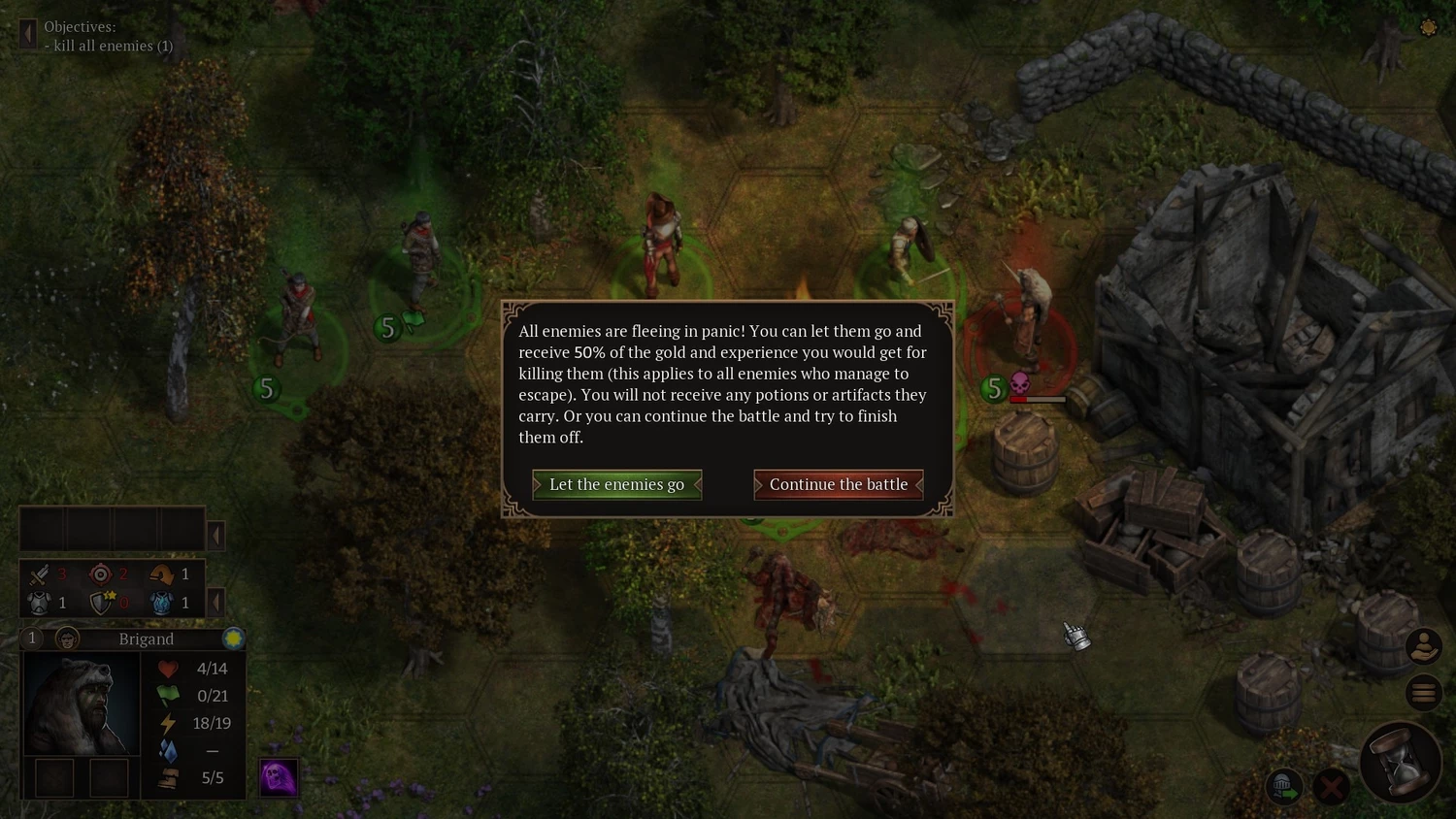End turn with the hourglass button
This screenshot has height=819, width=1456.
click(1401, 762)
